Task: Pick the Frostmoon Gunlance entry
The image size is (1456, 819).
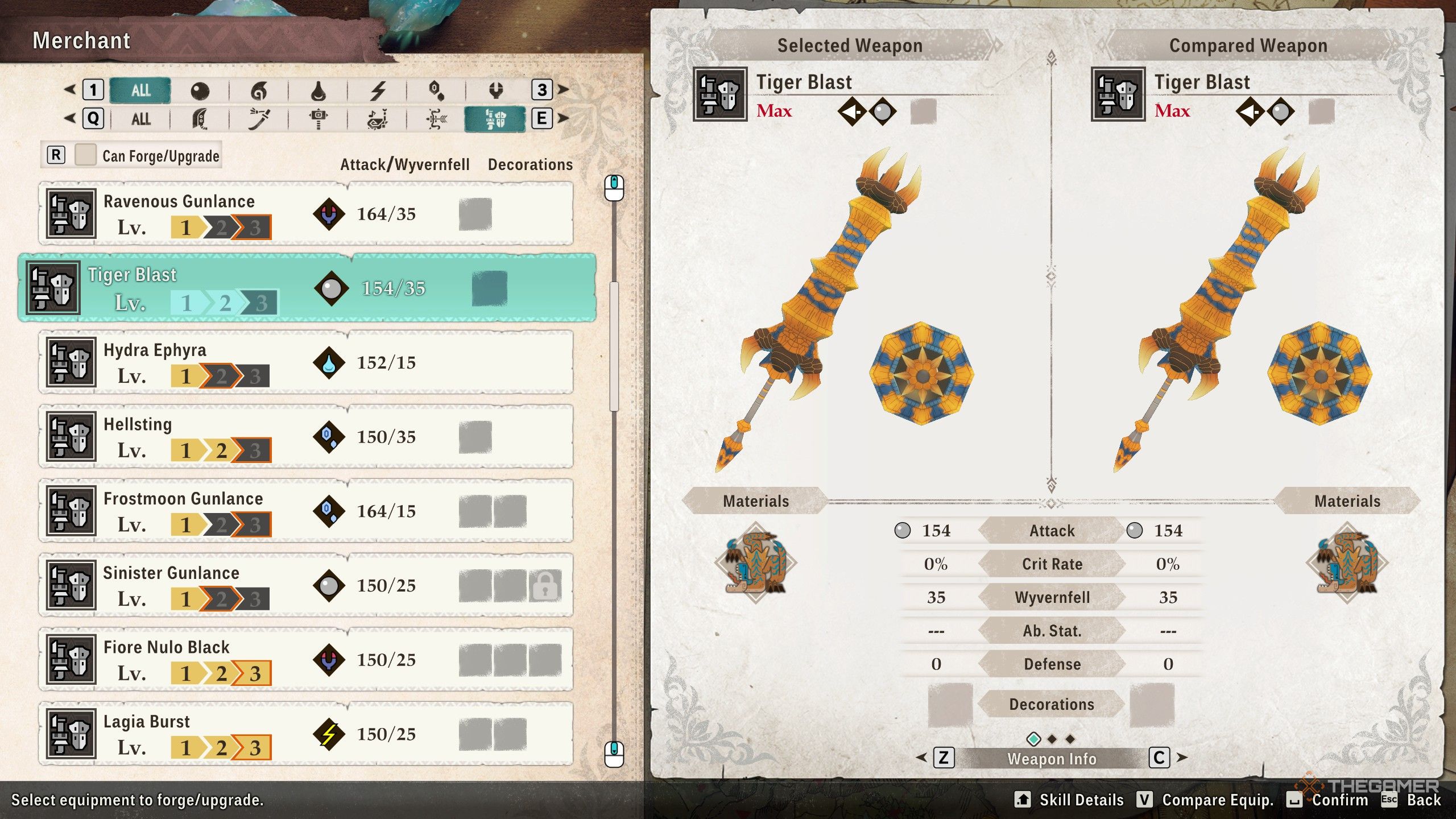Action: [306, 511]
